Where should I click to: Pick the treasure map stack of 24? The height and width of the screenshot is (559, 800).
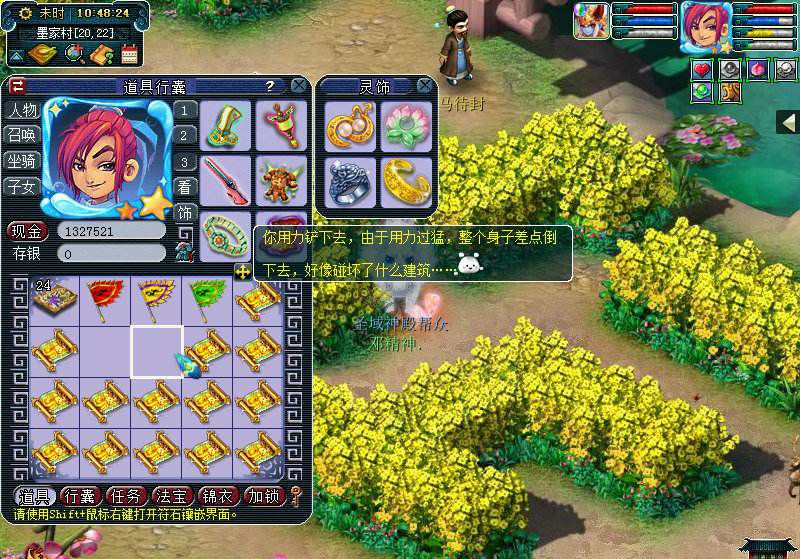coord(55,299)
